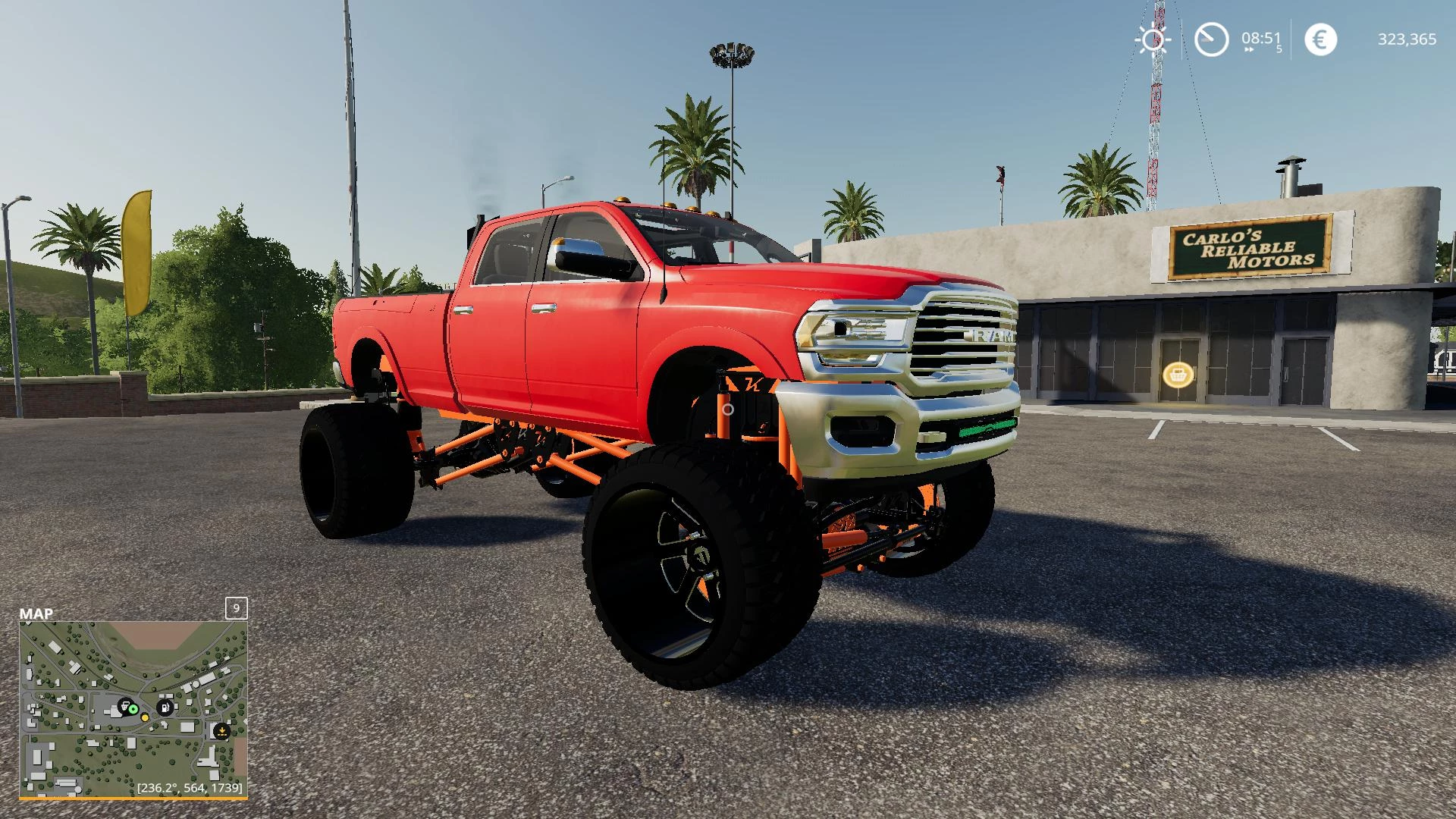
Task: Click the 08:51 time readout
Action: pyautogui.click(x=1260, y=38)
